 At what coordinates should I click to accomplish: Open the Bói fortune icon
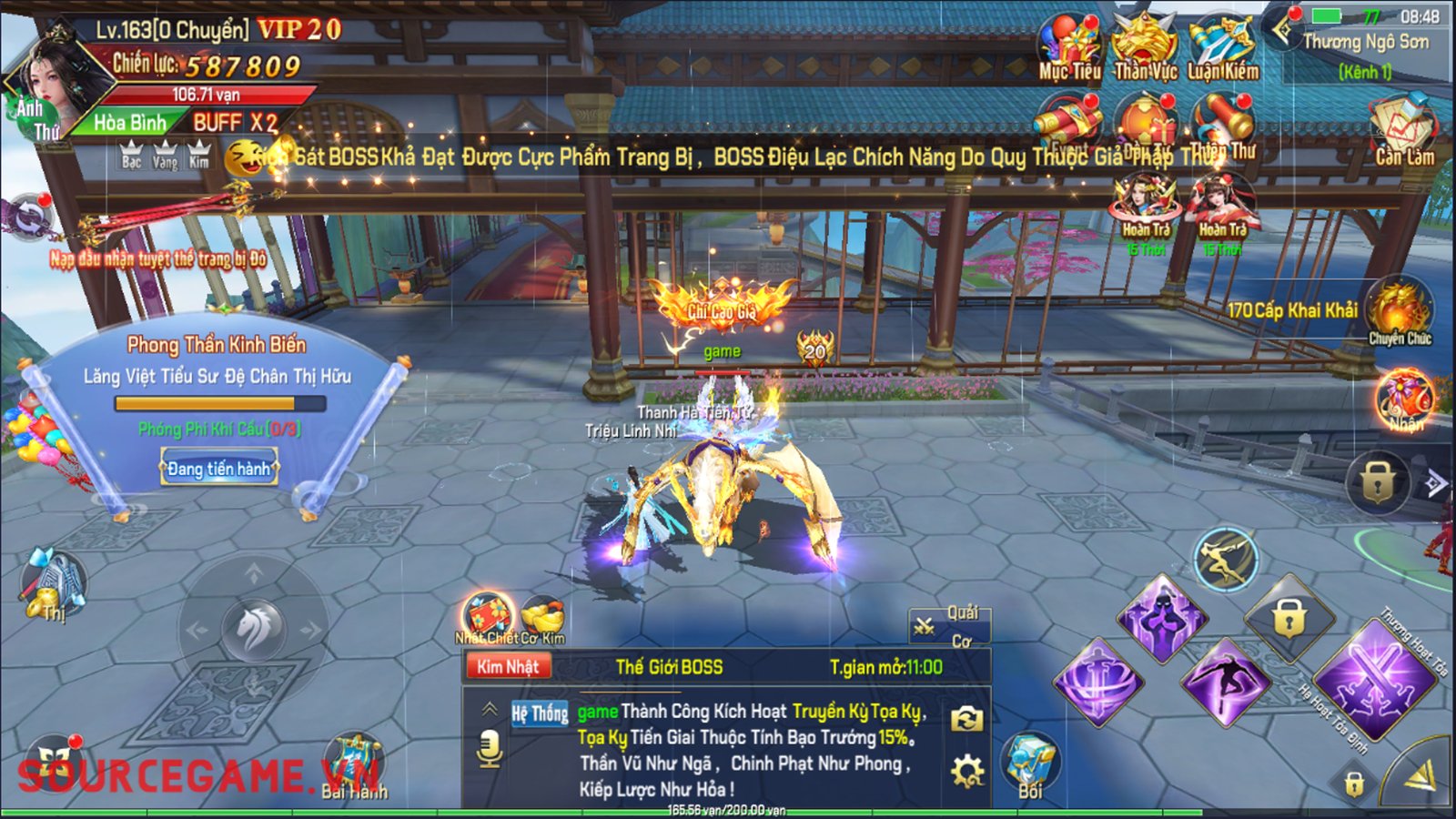(x=1030, y=764)
